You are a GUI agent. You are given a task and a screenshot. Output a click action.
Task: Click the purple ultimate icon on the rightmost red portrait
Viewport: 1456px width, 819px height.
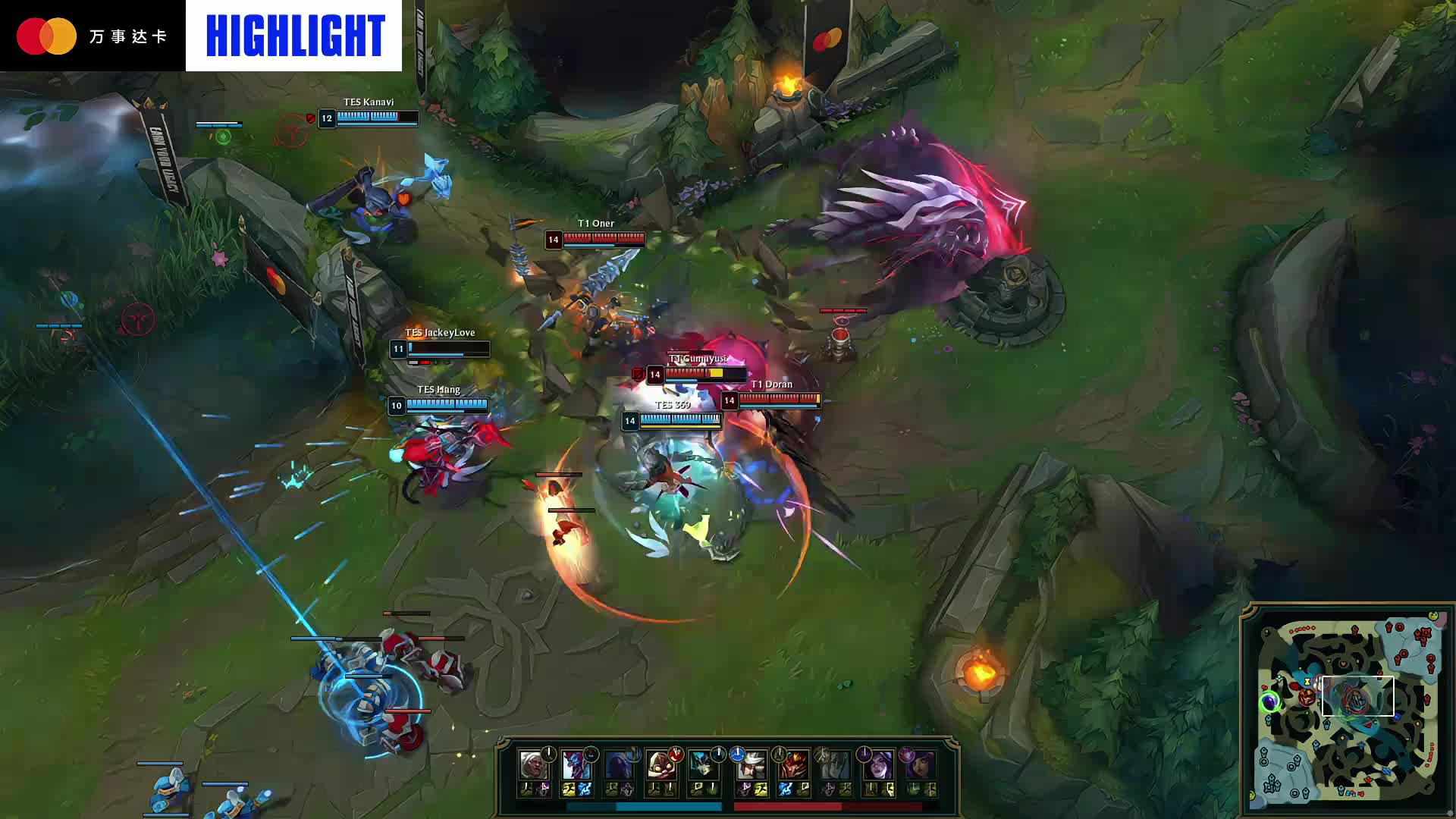point(908,755)
